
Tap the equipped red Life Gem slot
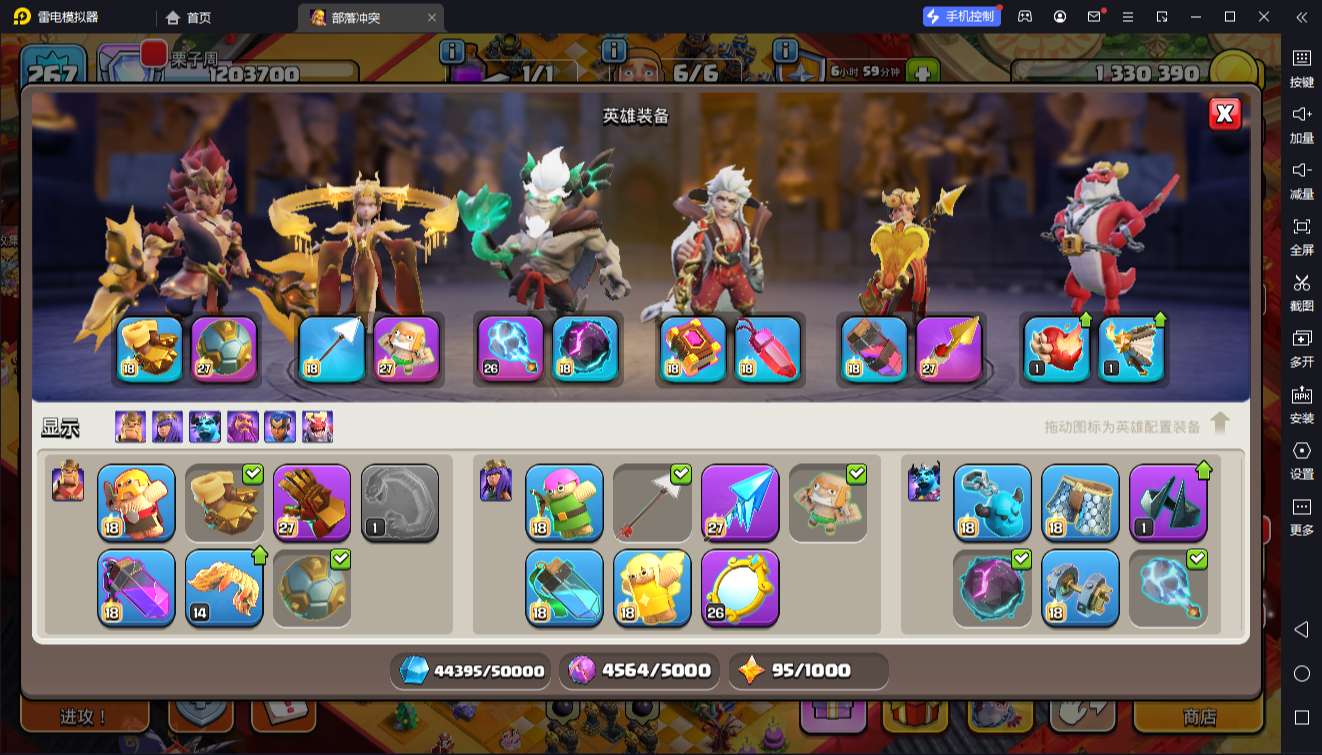(x=768, y=349)
